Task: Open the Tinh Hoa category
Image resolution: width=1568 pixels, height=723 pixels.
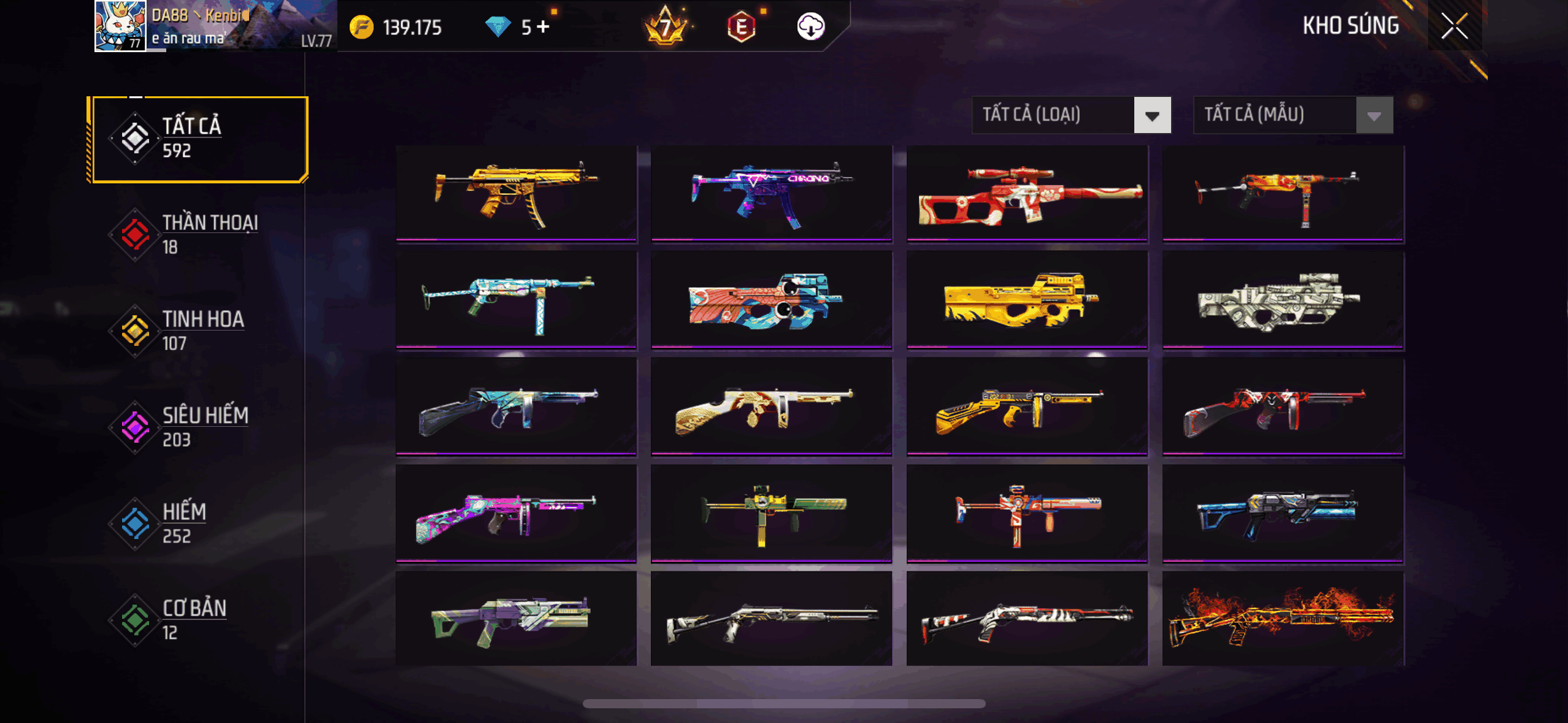Action: [x=198, y=331]
